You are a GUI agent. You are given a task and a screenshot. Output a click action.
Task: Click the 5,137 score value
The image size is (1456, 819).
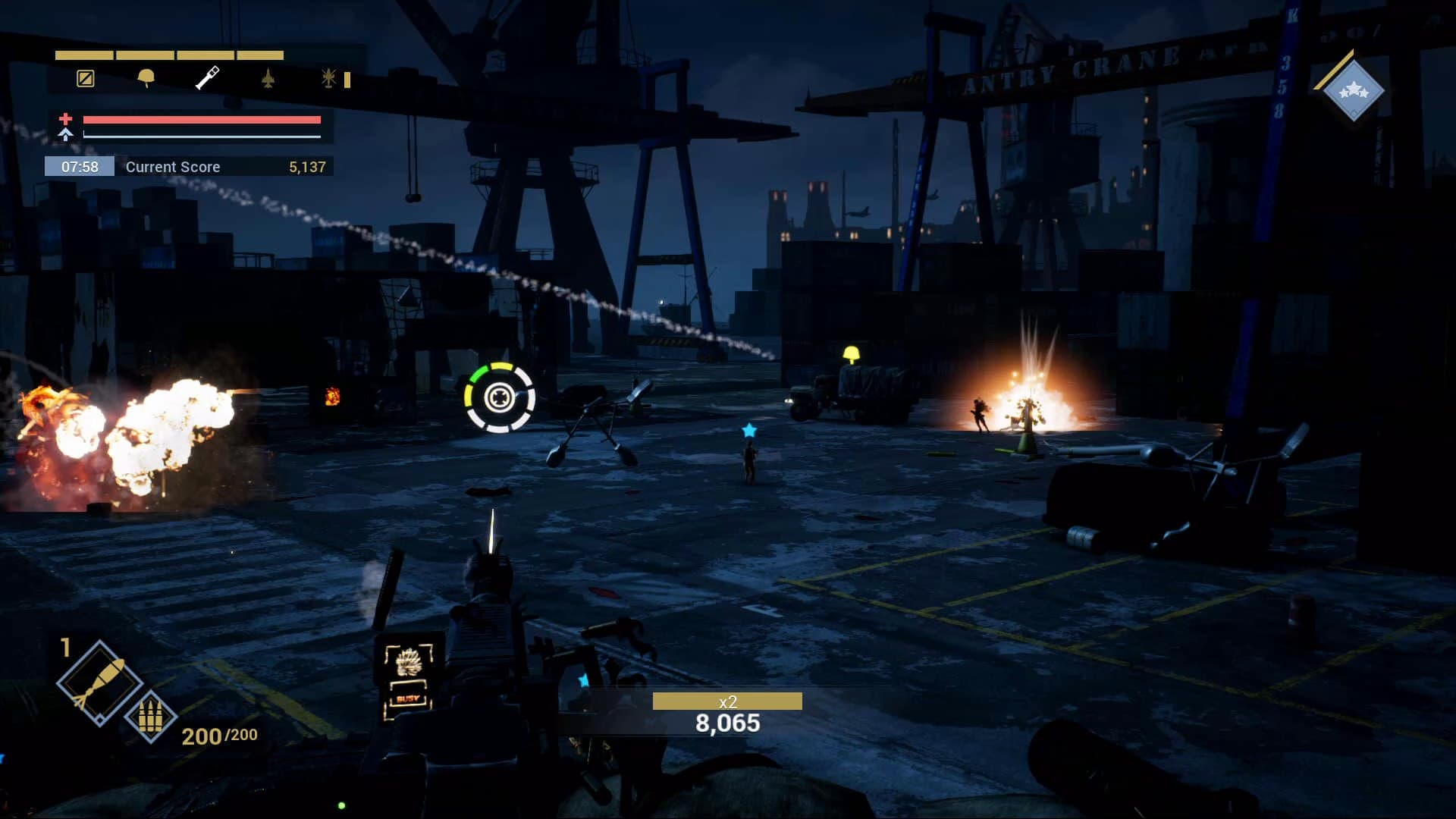pyautogui.click(x=309, y=167)
